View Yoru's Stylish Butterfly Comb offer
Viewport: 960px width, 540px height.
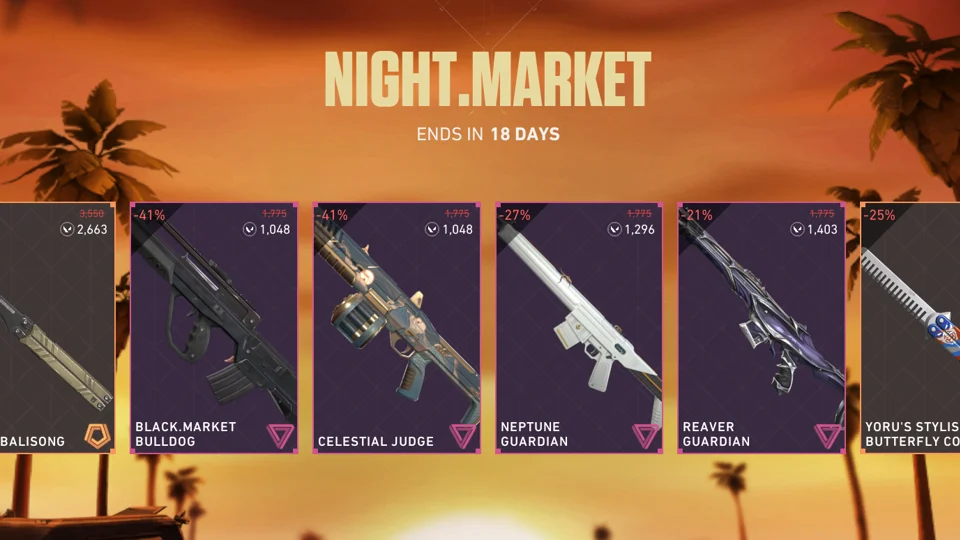coord(910,328)
